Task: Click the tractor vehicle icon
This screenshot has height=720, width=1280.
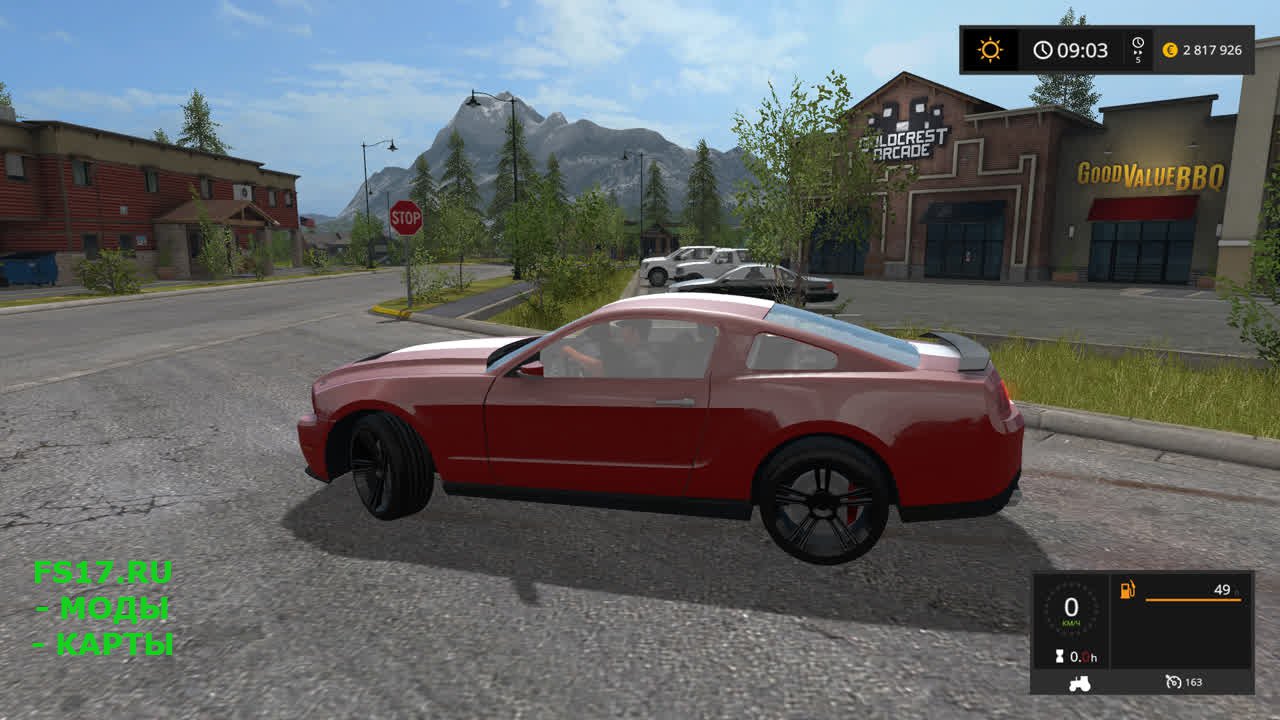Action: pyautogui.click(x=1079, y=683)
